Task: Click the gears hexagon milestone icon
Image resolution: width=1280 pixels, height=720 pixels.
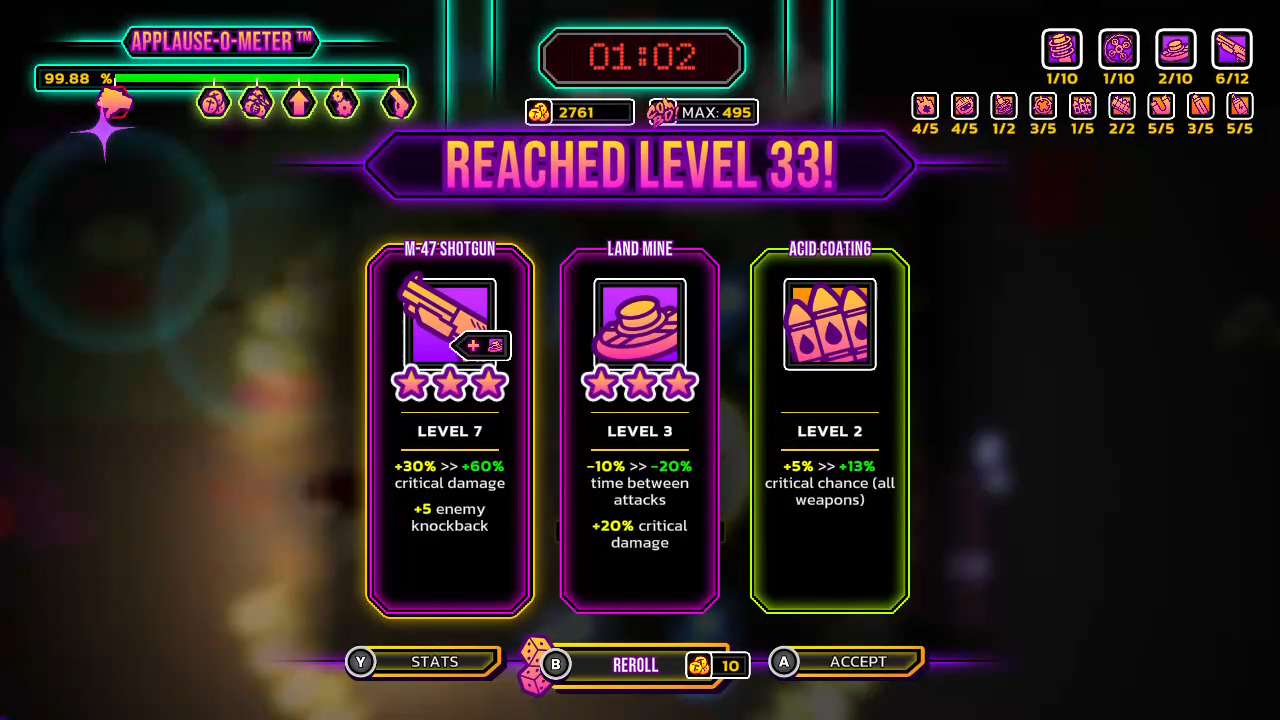Action: click(x=341, y=103)
